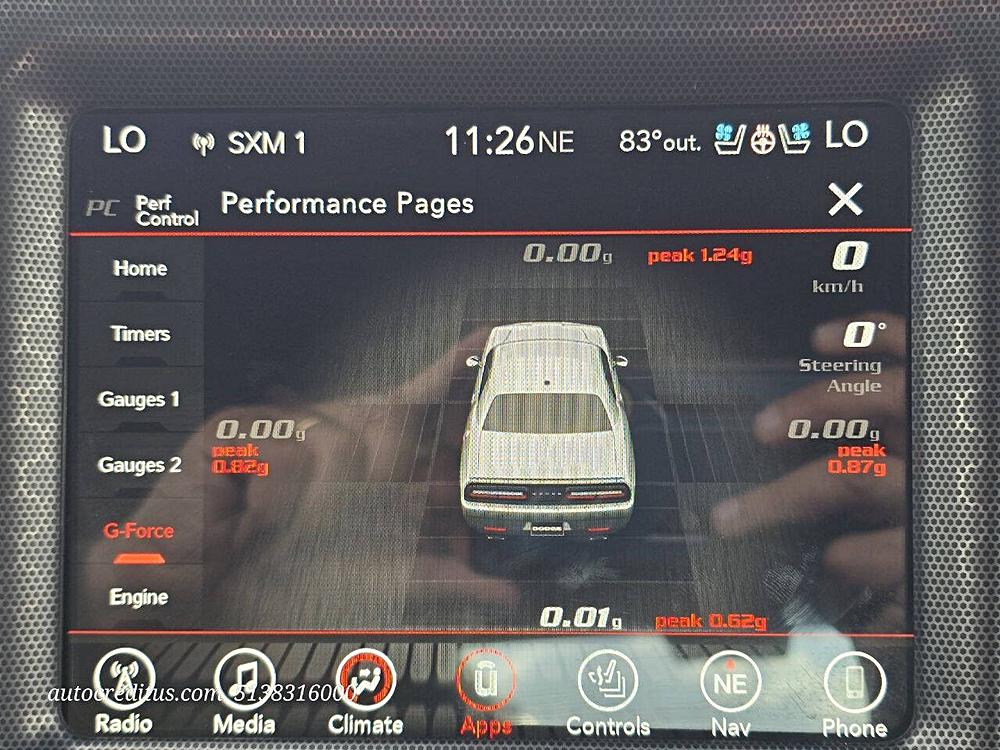Open the Climate controls

(x=365, y=692)
